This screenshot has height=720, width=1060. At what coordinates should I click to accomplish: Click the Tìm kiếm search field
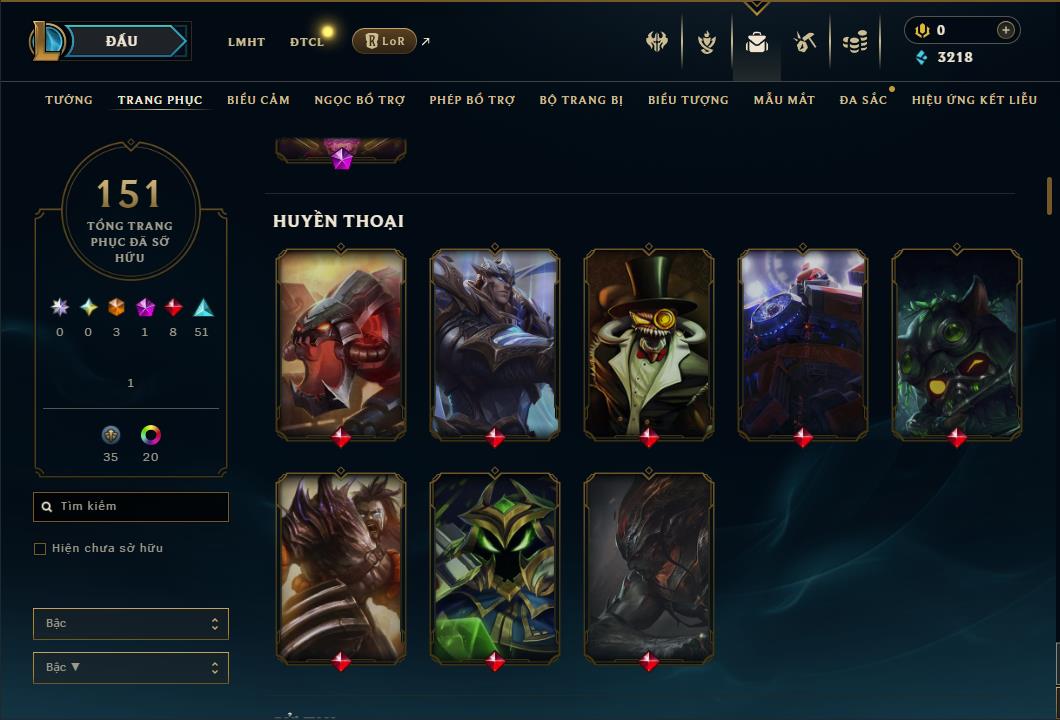click(x=131, y=507)
